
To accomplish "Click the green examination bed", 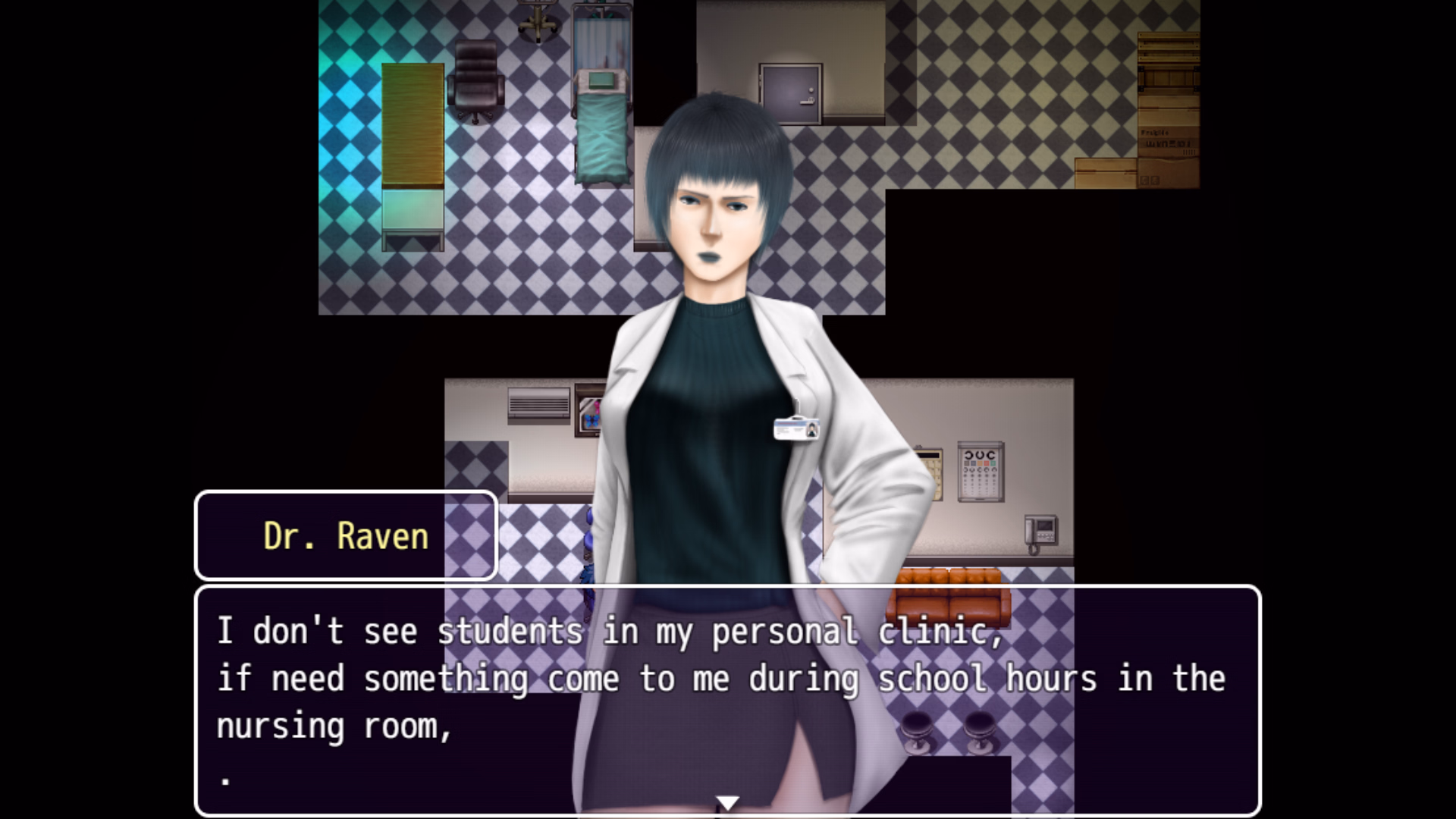I will pyautogui.click(x=601, y=136).
